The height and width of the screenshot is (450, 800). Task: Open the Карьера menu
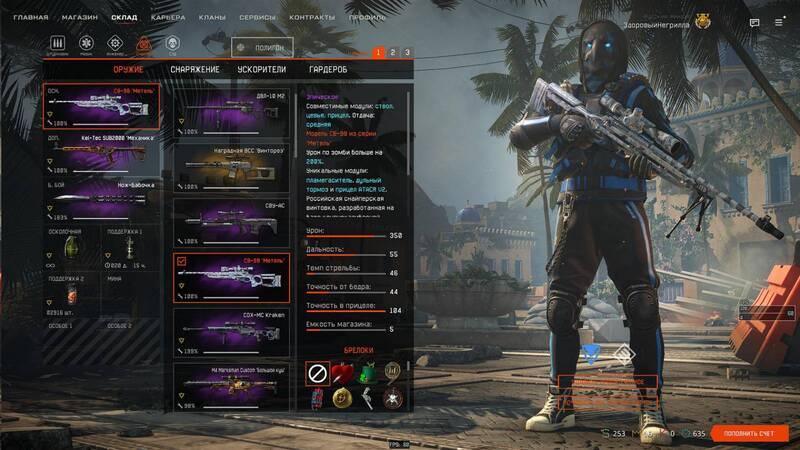(x=167, y=18)
